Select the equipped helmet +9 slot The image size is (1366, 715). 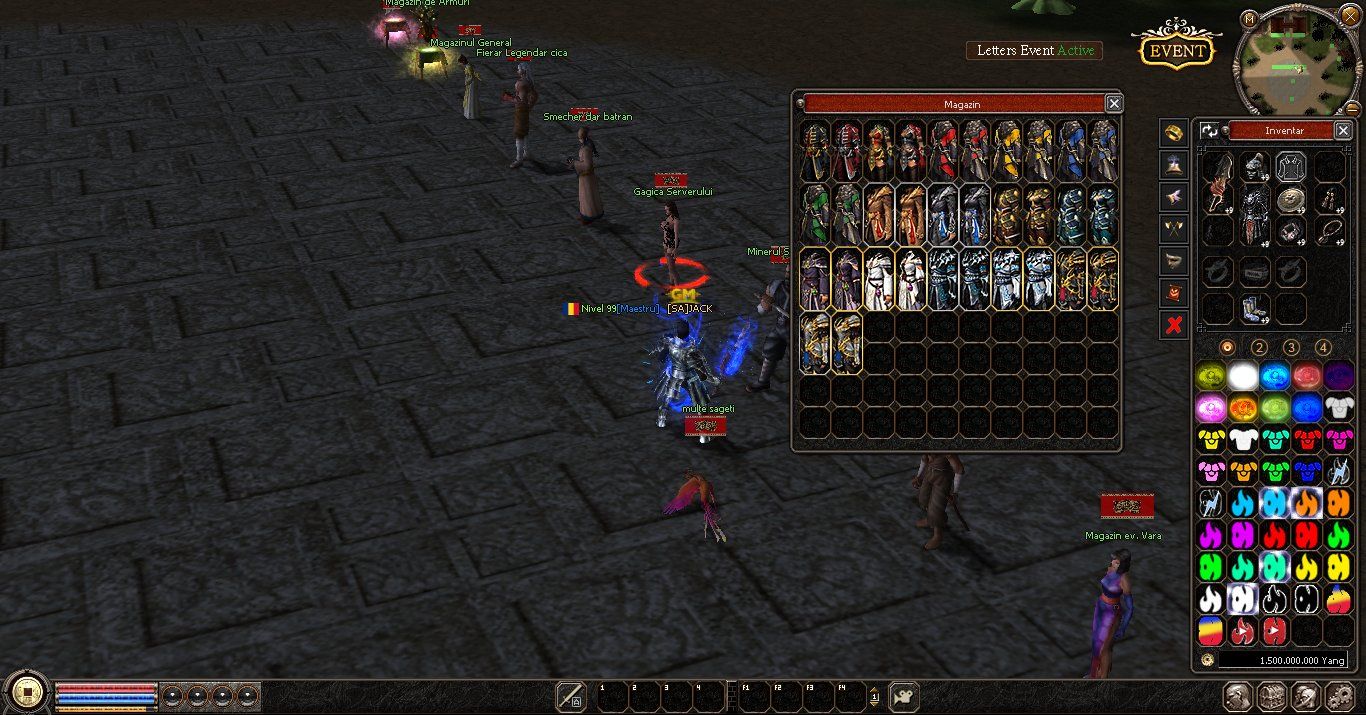(1254, 166)
